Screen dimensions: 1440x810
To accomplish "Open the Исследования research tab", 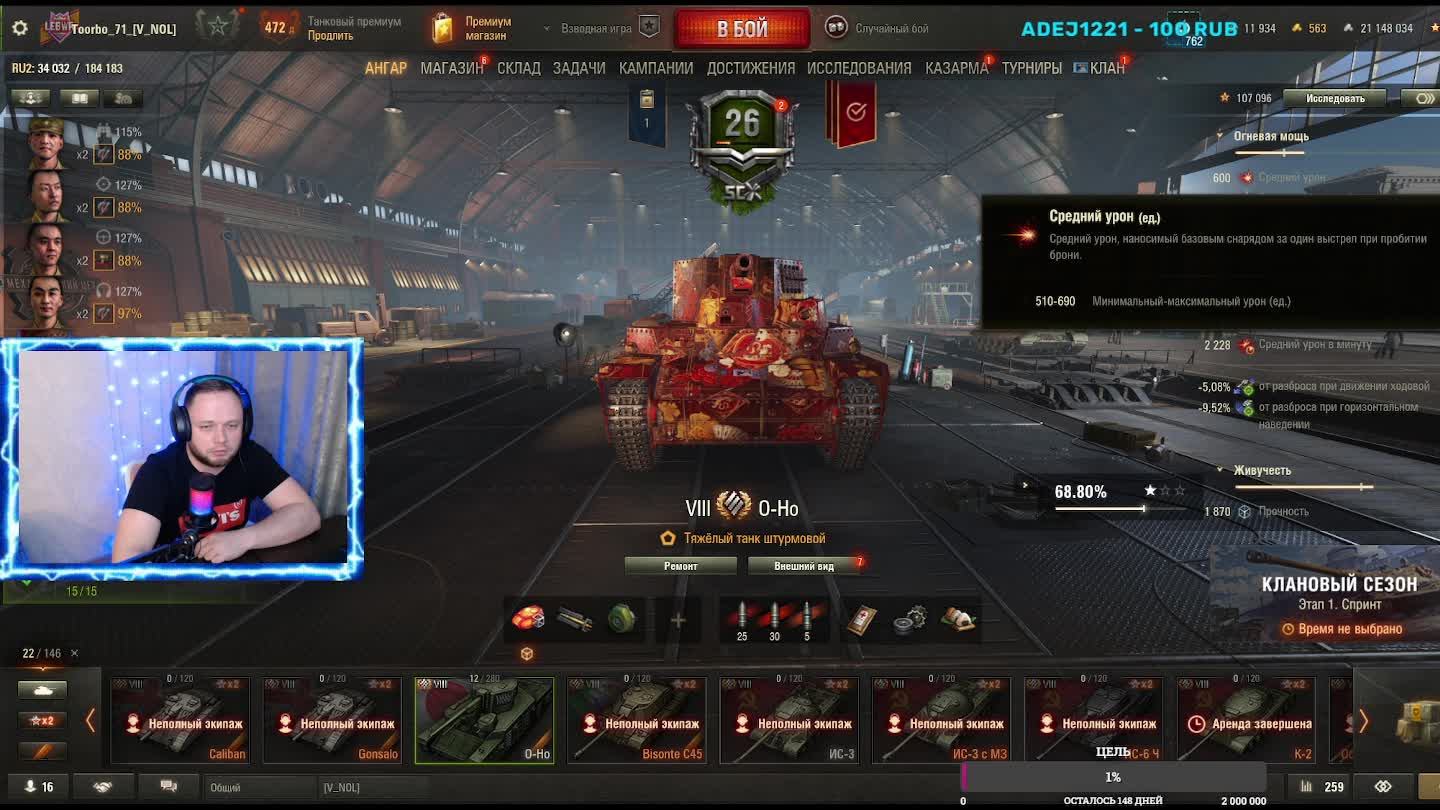I will pos(859,68).
